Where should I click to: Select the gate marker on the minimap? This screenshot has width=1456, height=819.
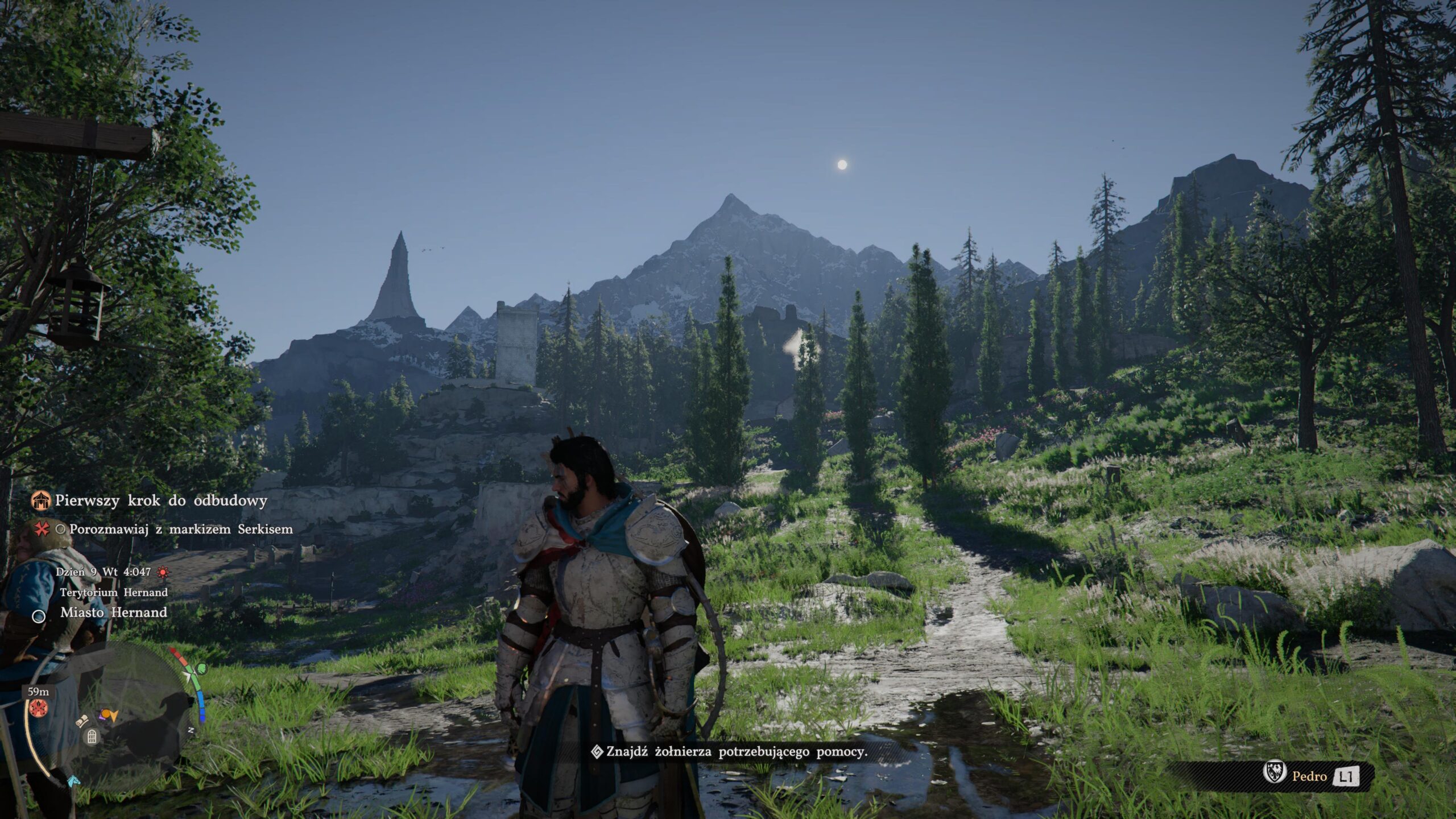92,737
